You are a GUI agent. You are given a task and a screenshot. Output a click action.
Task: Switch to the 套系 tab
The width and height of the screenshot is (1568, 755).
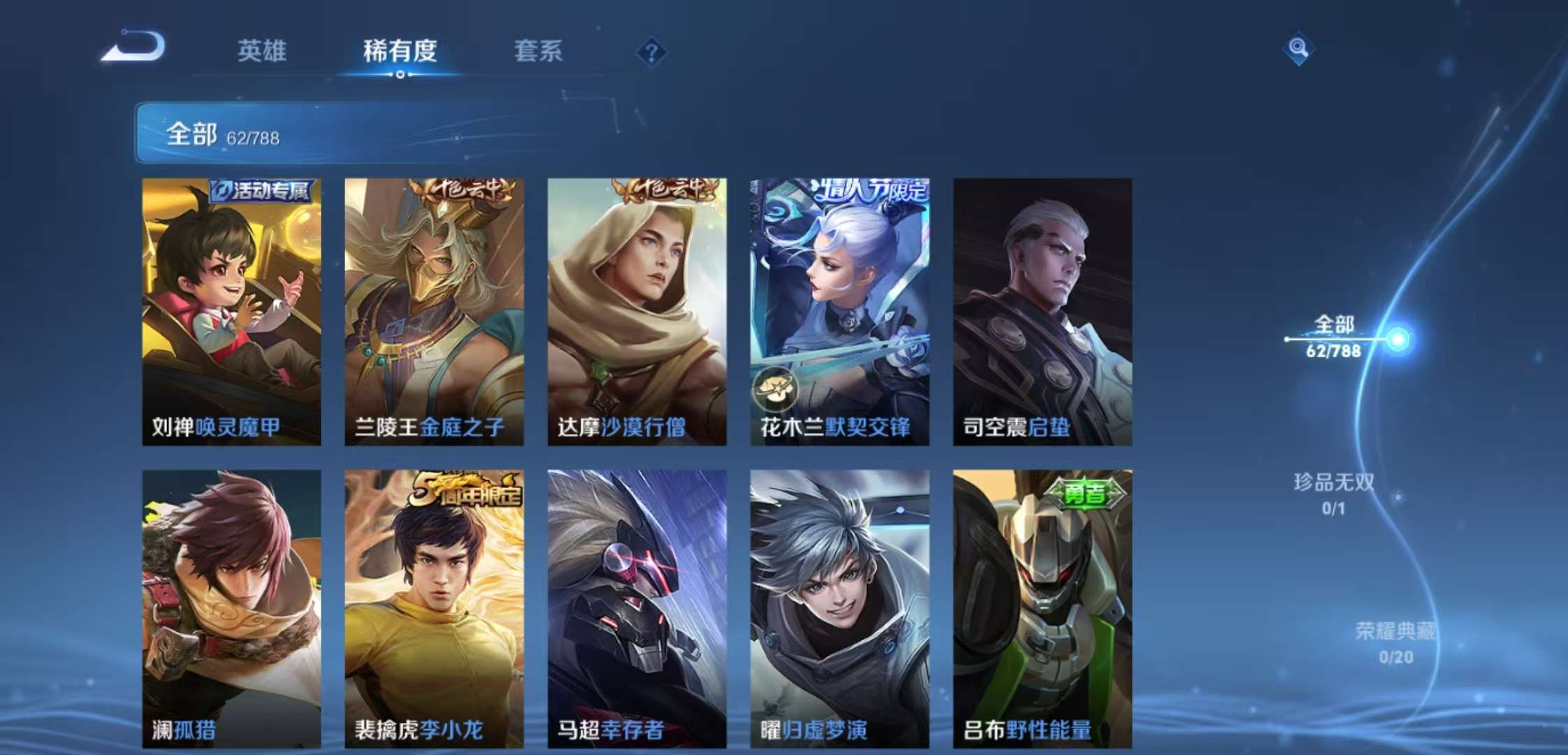pyautogui.click(x=539, y=51)
